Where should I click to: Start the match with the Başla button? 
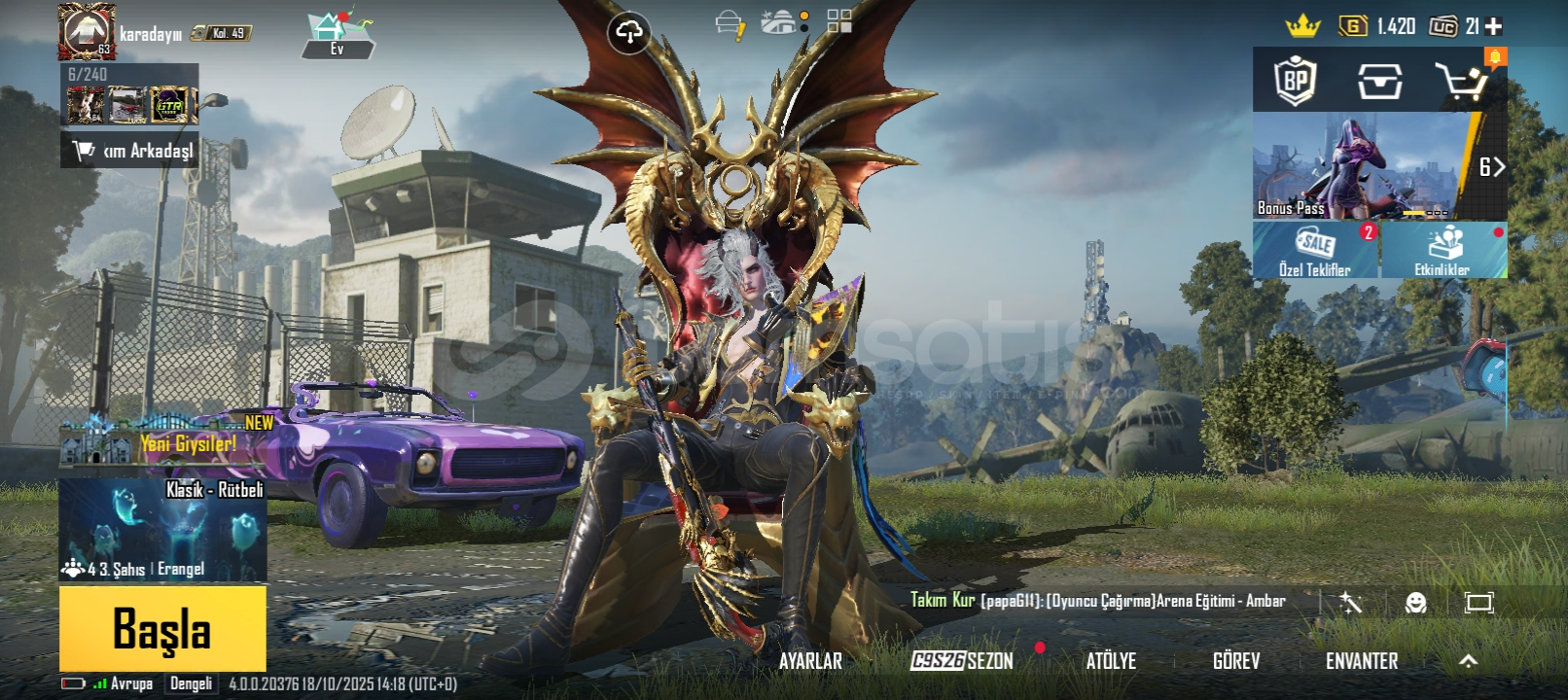click(x=162, y=628)
